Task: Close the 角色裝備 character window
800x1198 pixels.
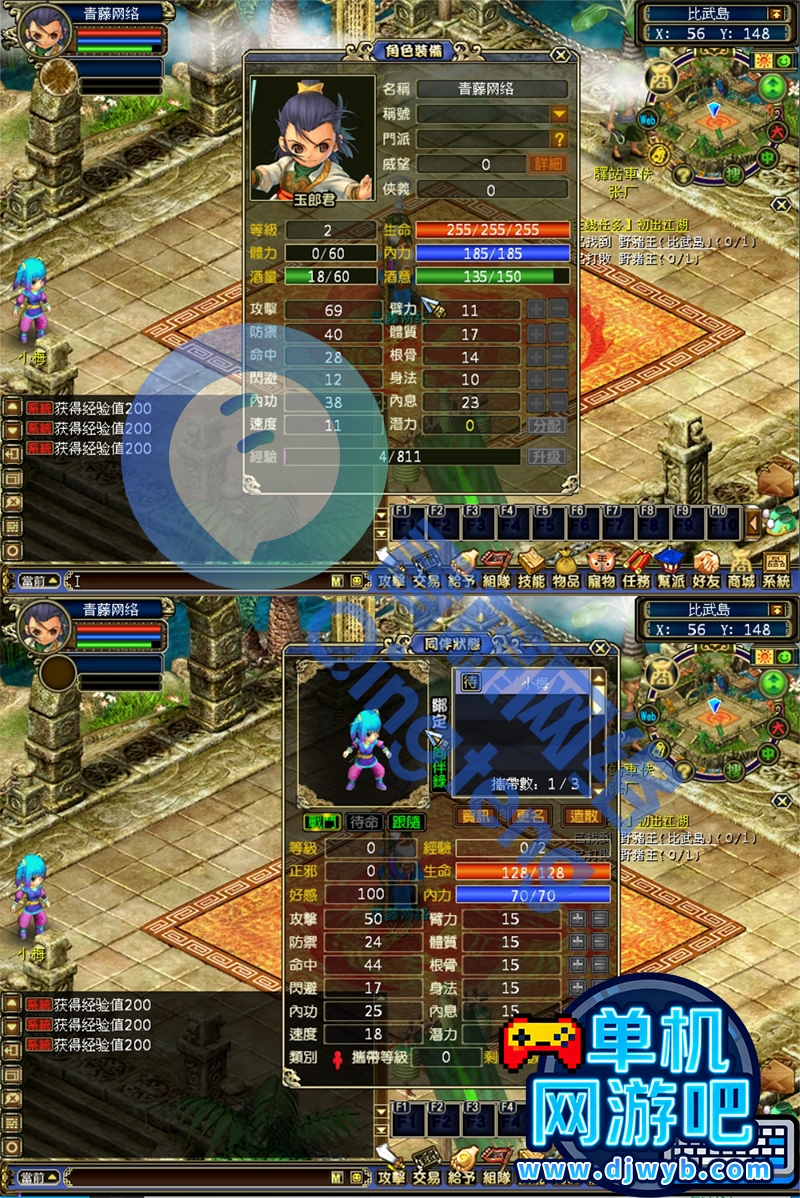Action: [x=561, y=56]
